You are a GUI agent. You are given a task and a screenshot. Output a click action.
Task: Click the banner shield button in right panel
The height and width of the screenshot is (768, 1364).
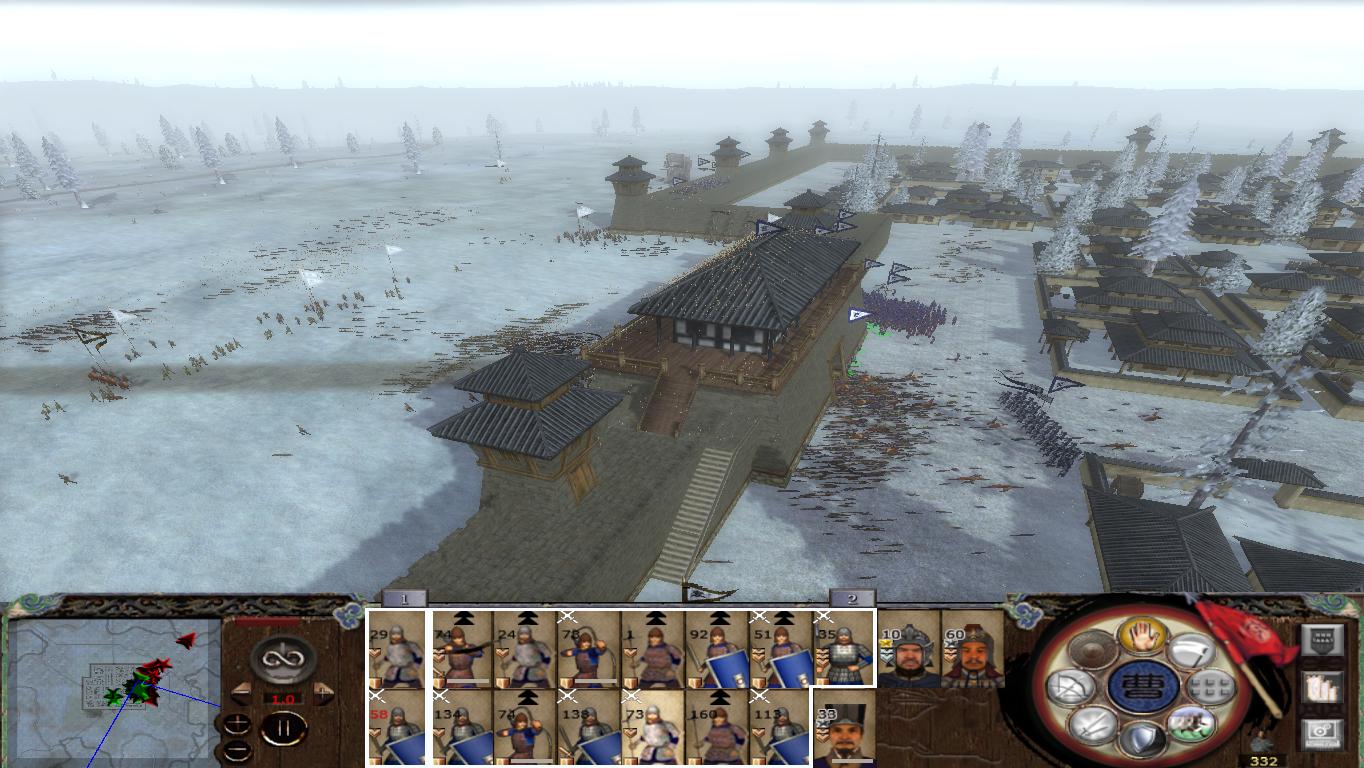pyautogui.click(x=1323, y=638)
